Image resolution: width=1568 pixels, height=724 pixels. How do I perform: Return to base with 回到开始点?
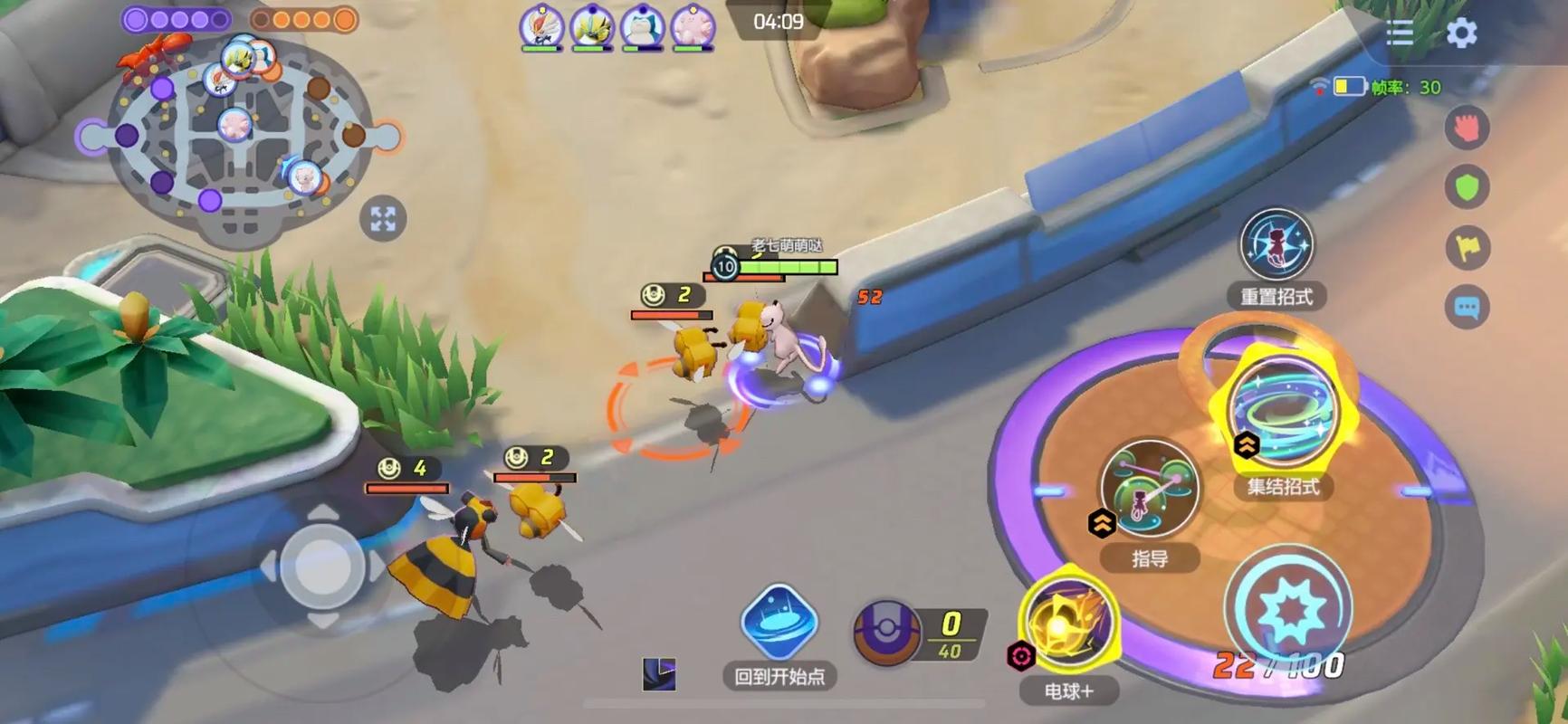(x=779, y=624)
